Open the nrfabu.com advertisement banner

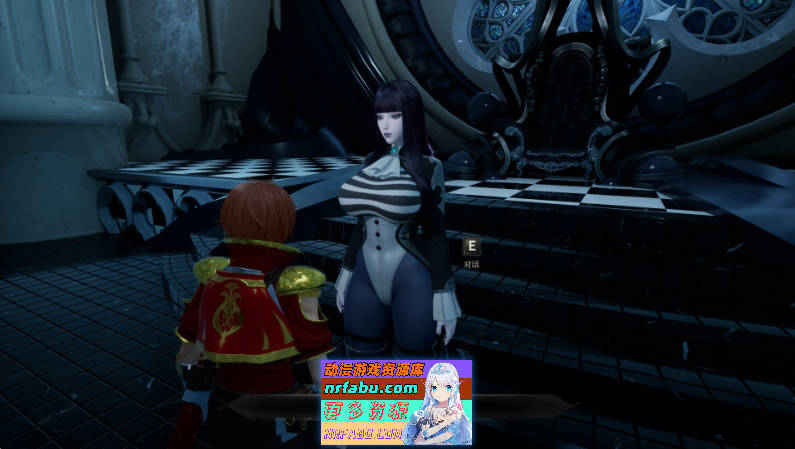click(395, 402)
